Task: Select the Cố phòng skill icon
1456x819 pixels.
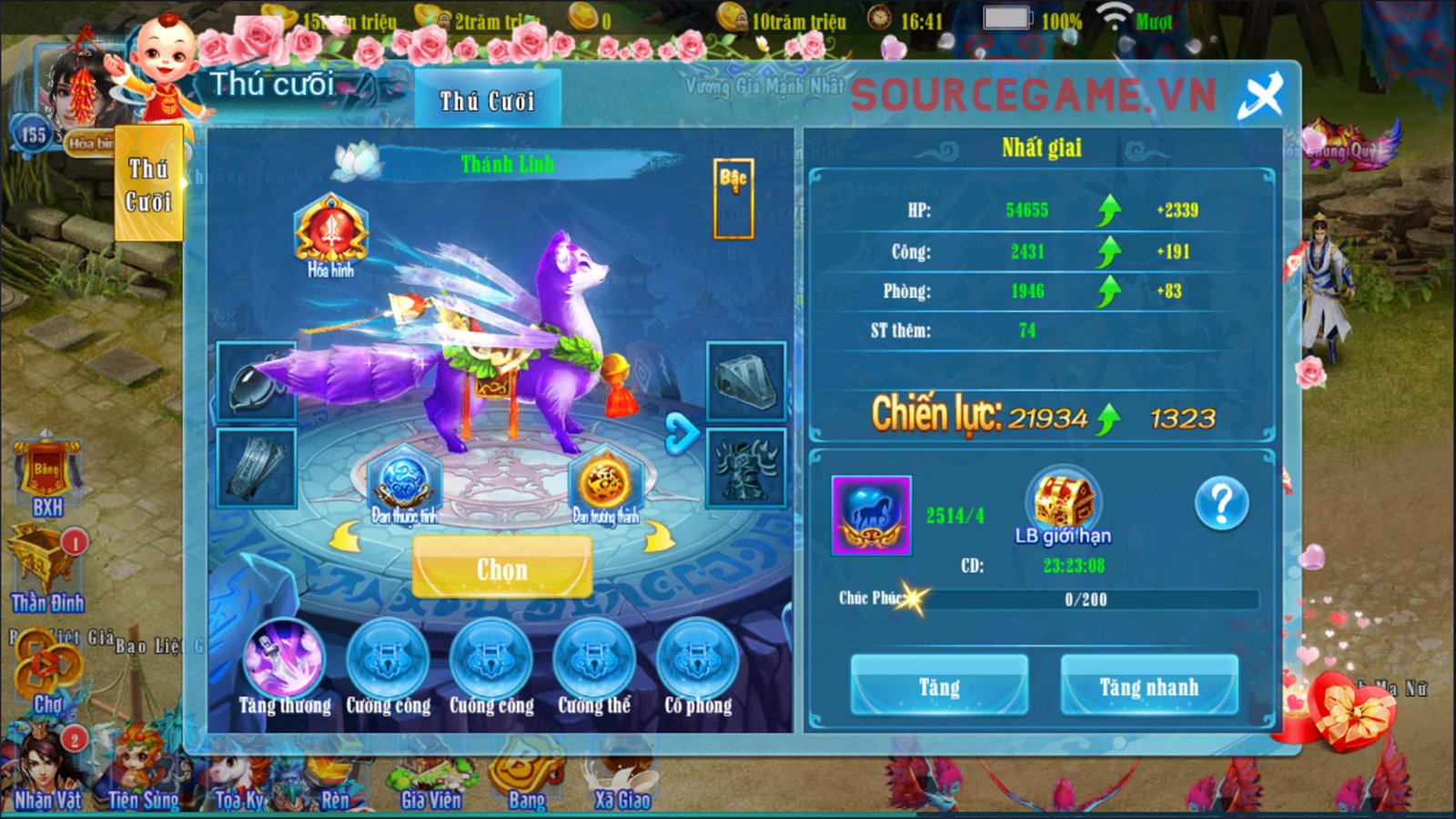Action: click(698, 660)
